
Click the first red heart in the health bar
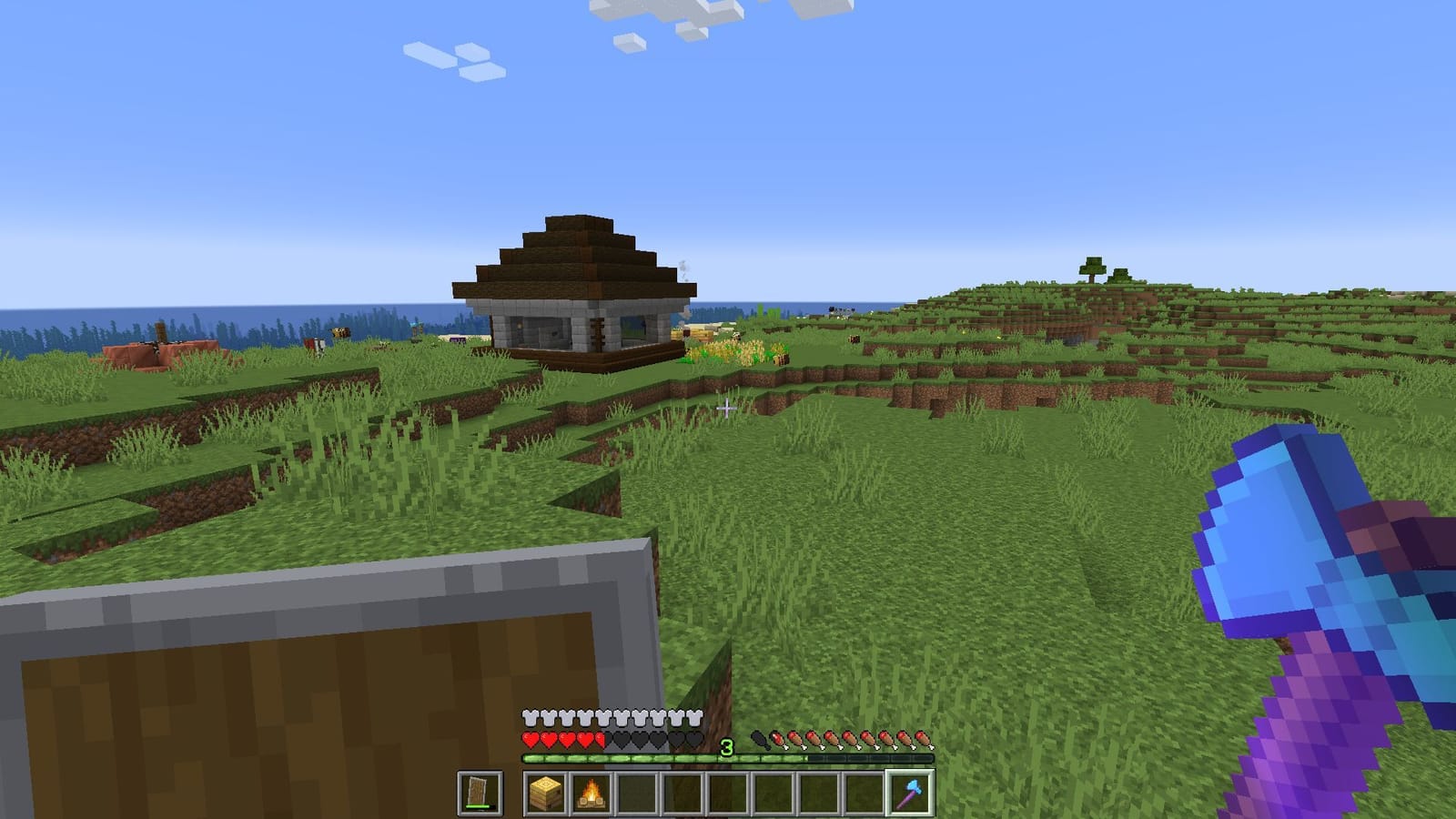[x=529, y=738]
